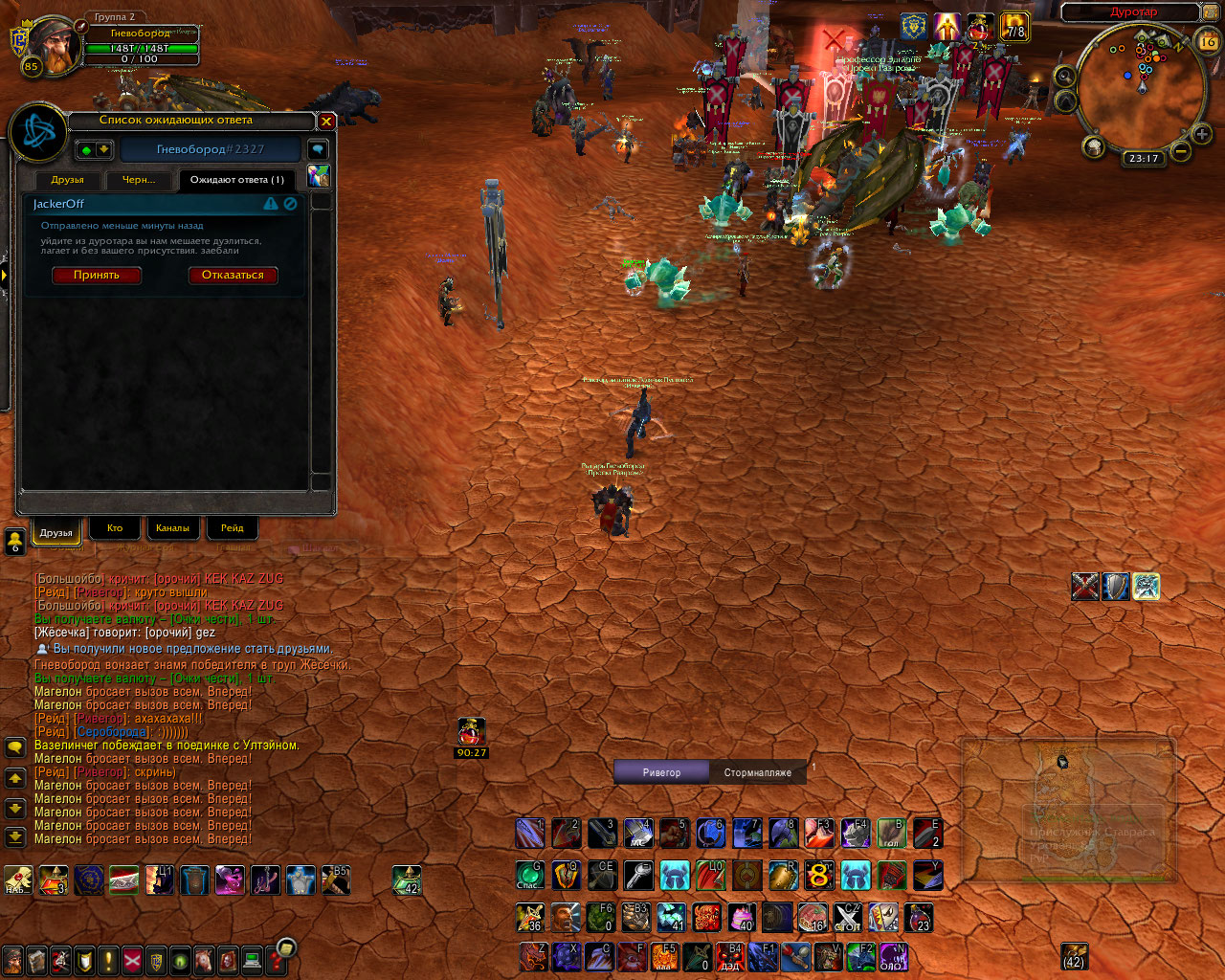
Task: Block JackerOff's request with the circle-slash icon
Action: [290, 204]
